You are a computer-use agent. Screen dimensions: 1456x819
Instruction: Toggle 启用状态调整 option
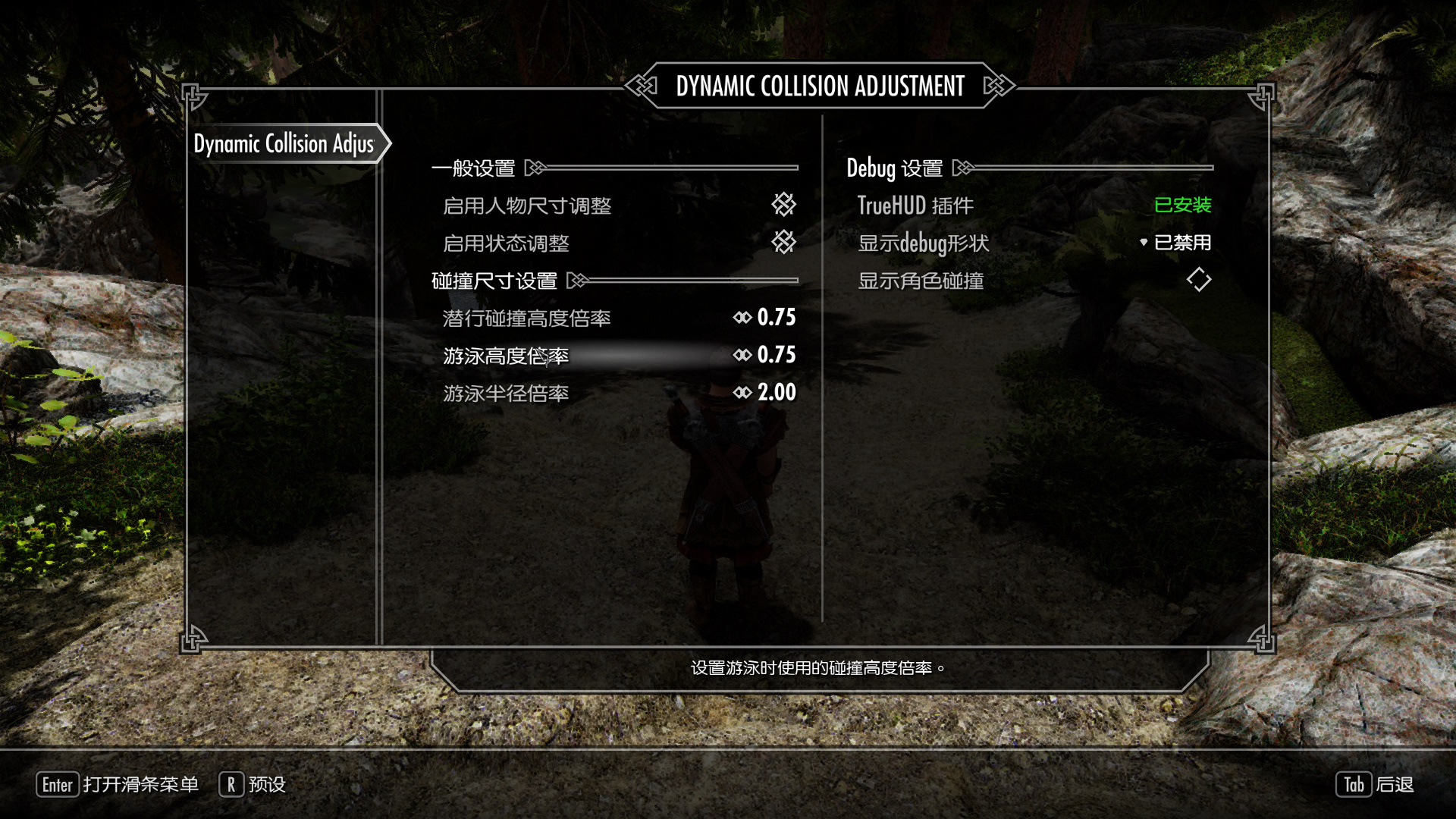pyautogui.click(x=783, y=243)
